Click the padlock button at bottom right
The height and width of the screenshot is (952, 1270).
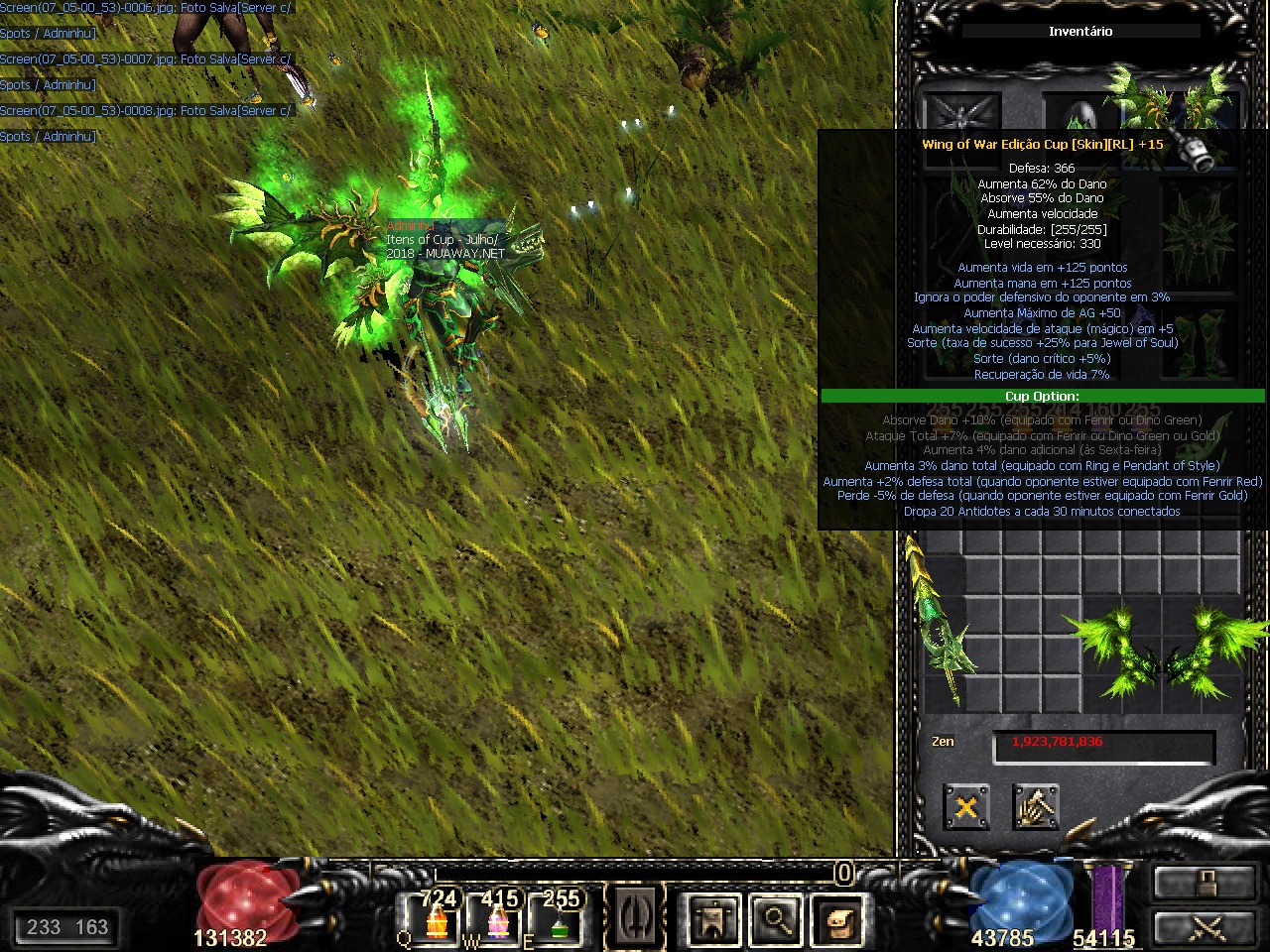(1205, 883)
